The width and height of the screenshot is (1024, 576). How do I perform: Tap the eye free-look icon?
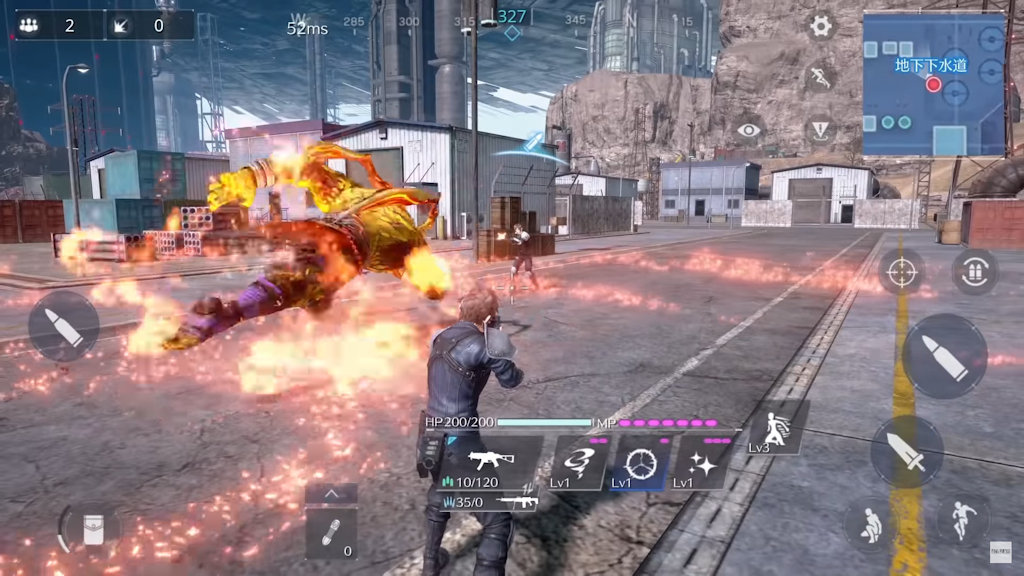point(748,130)
